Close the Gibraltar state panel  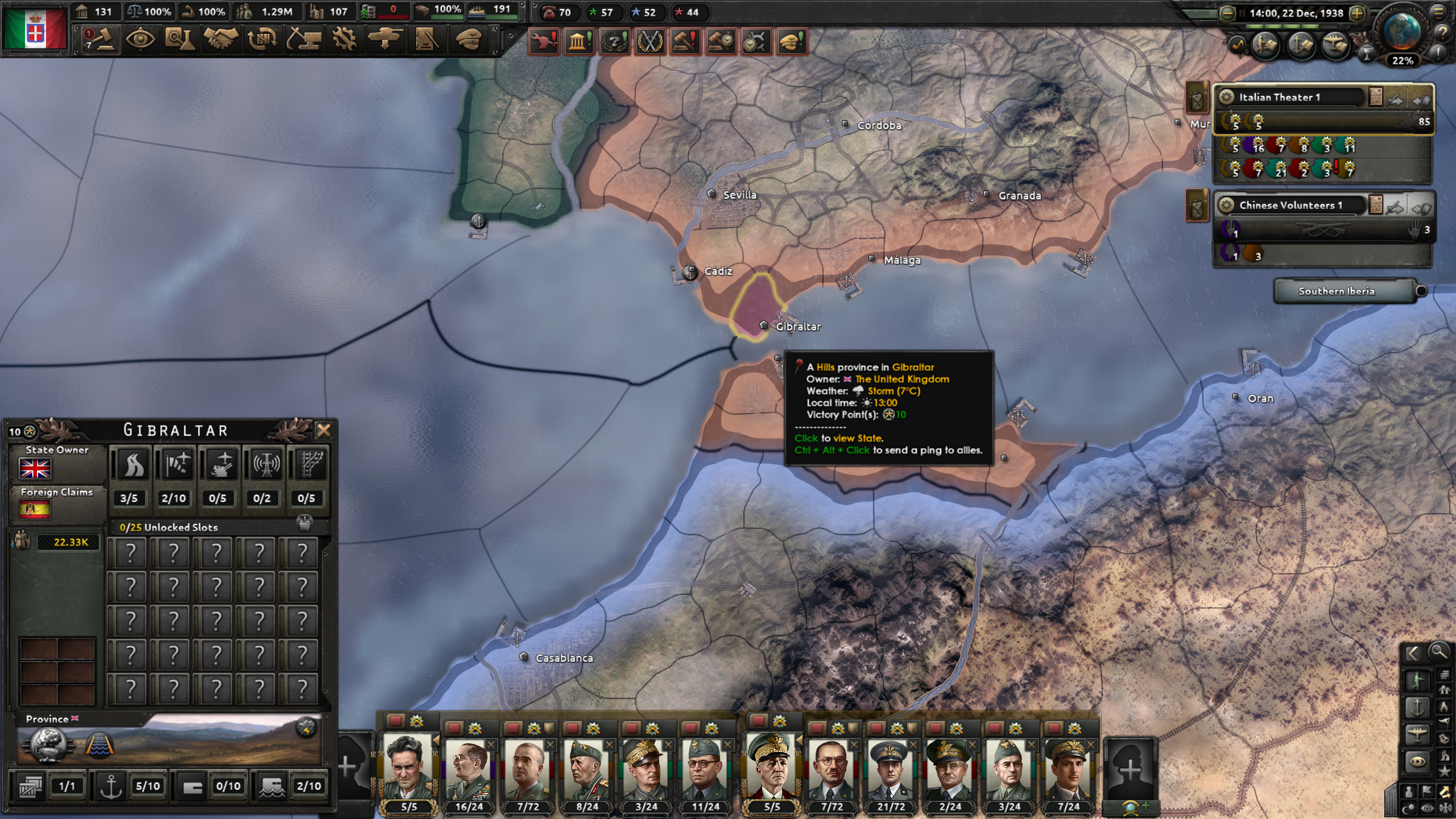324,431
